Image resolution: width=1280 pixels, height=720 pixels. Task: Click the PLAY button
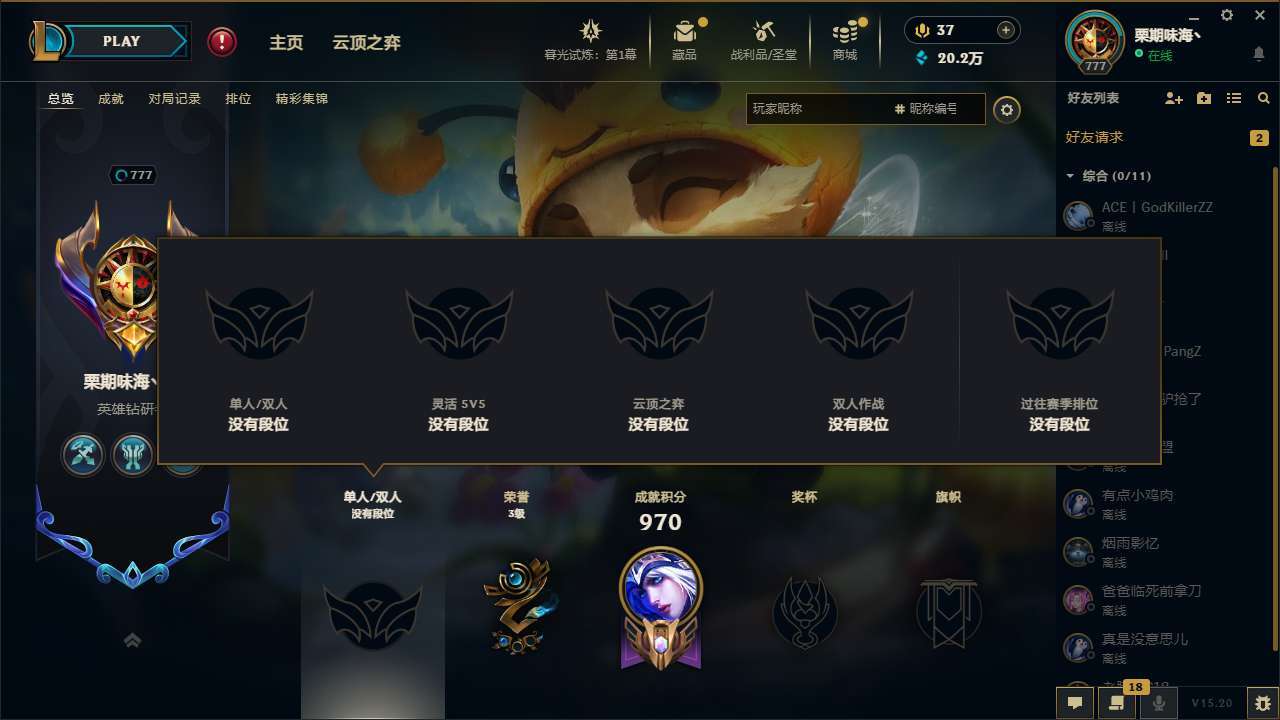click(122, 41)
